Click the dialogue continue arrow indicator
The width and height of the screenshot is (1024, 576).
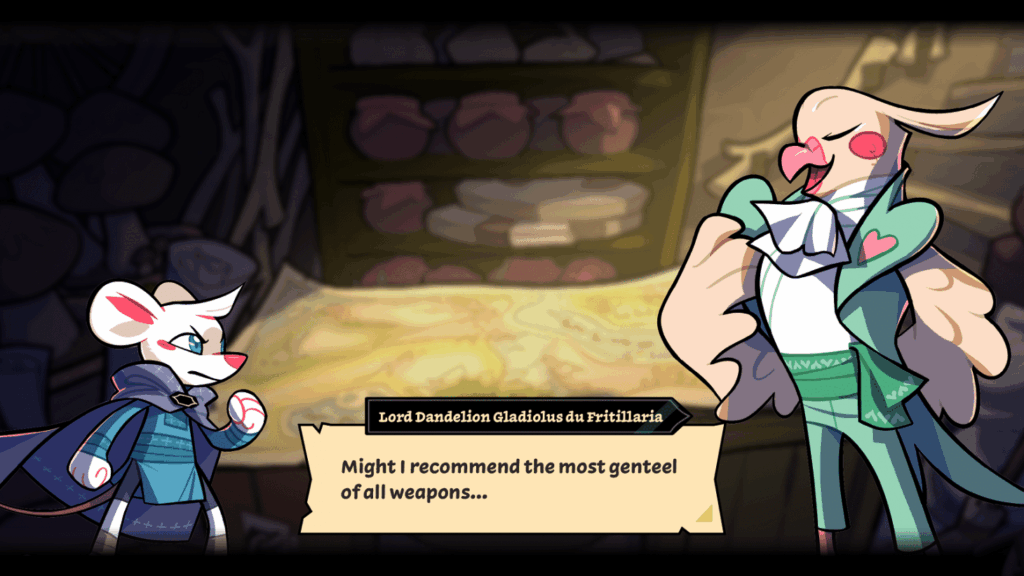click(705, 514)
